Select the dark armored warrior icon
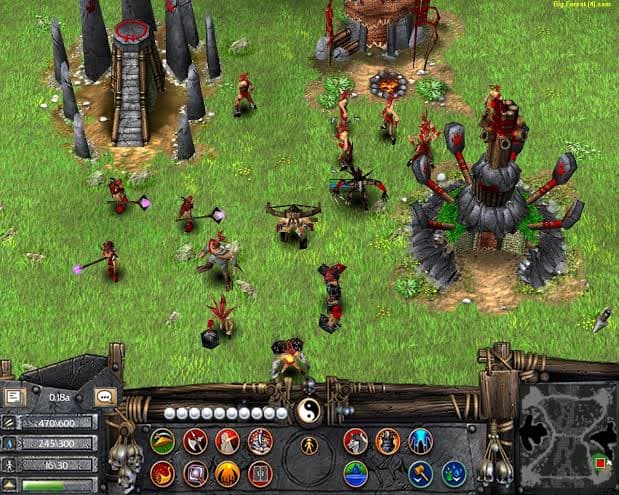This screenshot has height=495, width=619. click(388, 440)
